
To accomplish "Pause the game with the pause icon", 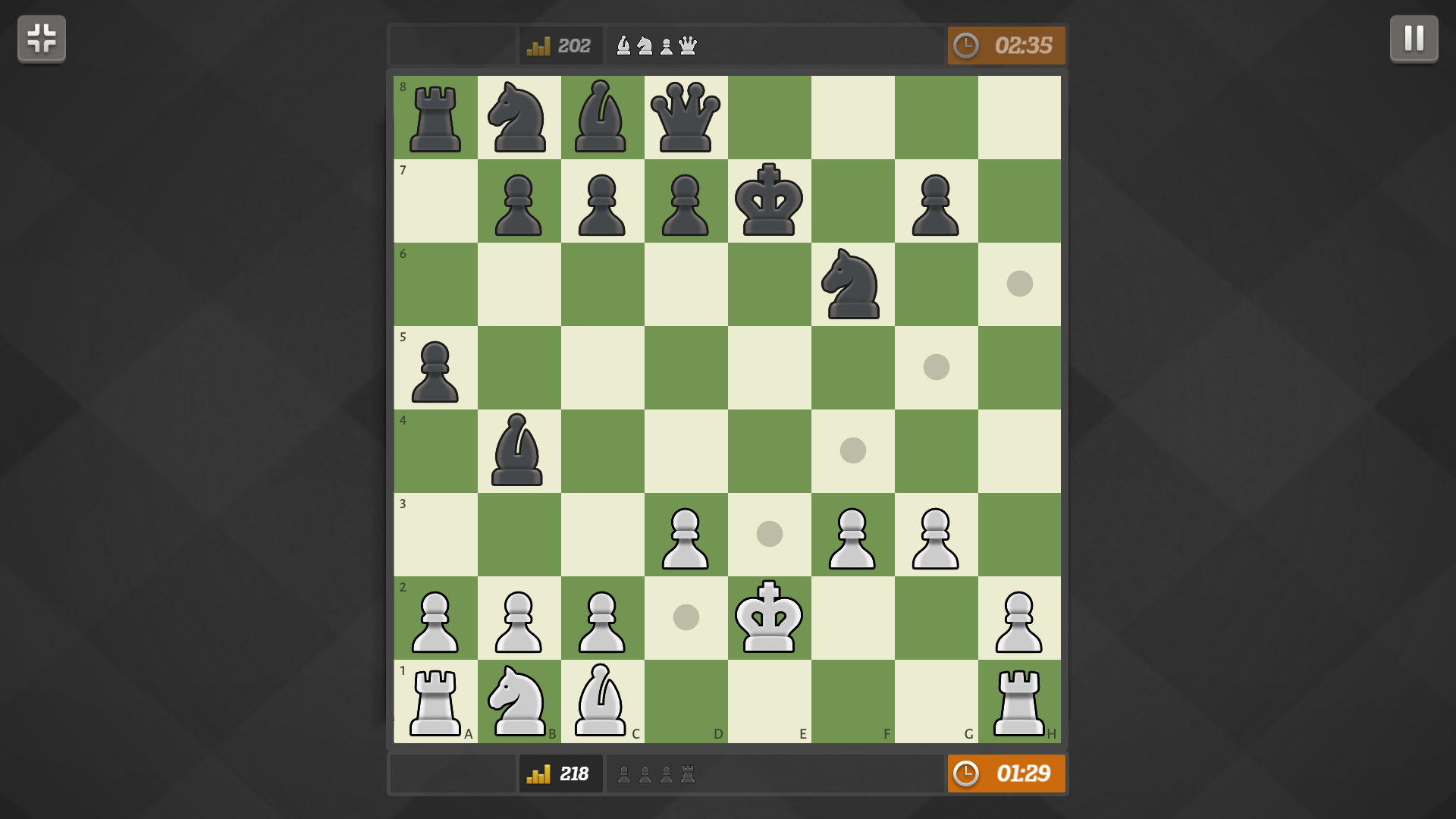I will pyautogui.click(x=1414, y=39).
